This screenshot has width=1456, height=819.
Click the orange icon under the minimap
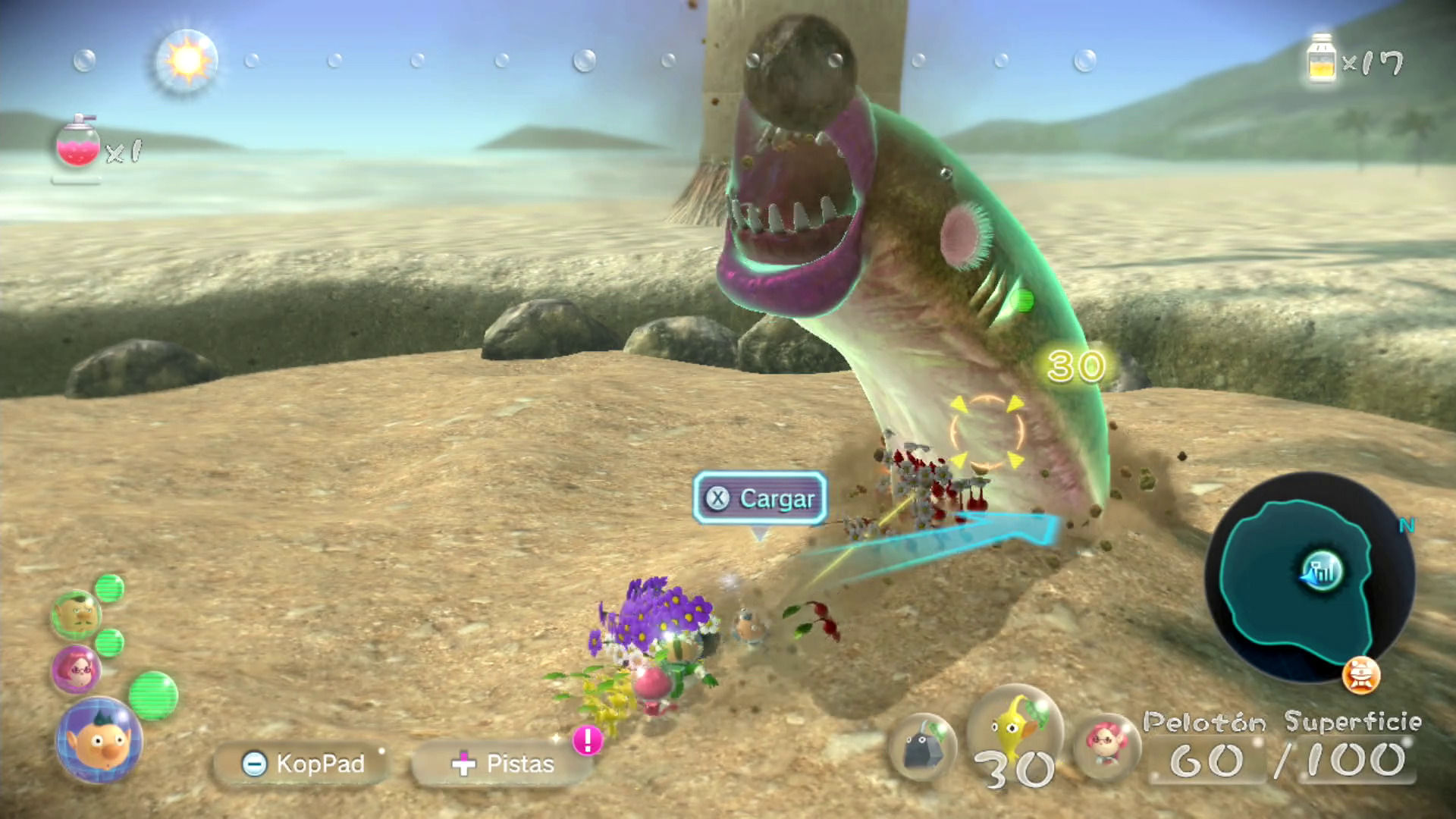(1360, 676)
